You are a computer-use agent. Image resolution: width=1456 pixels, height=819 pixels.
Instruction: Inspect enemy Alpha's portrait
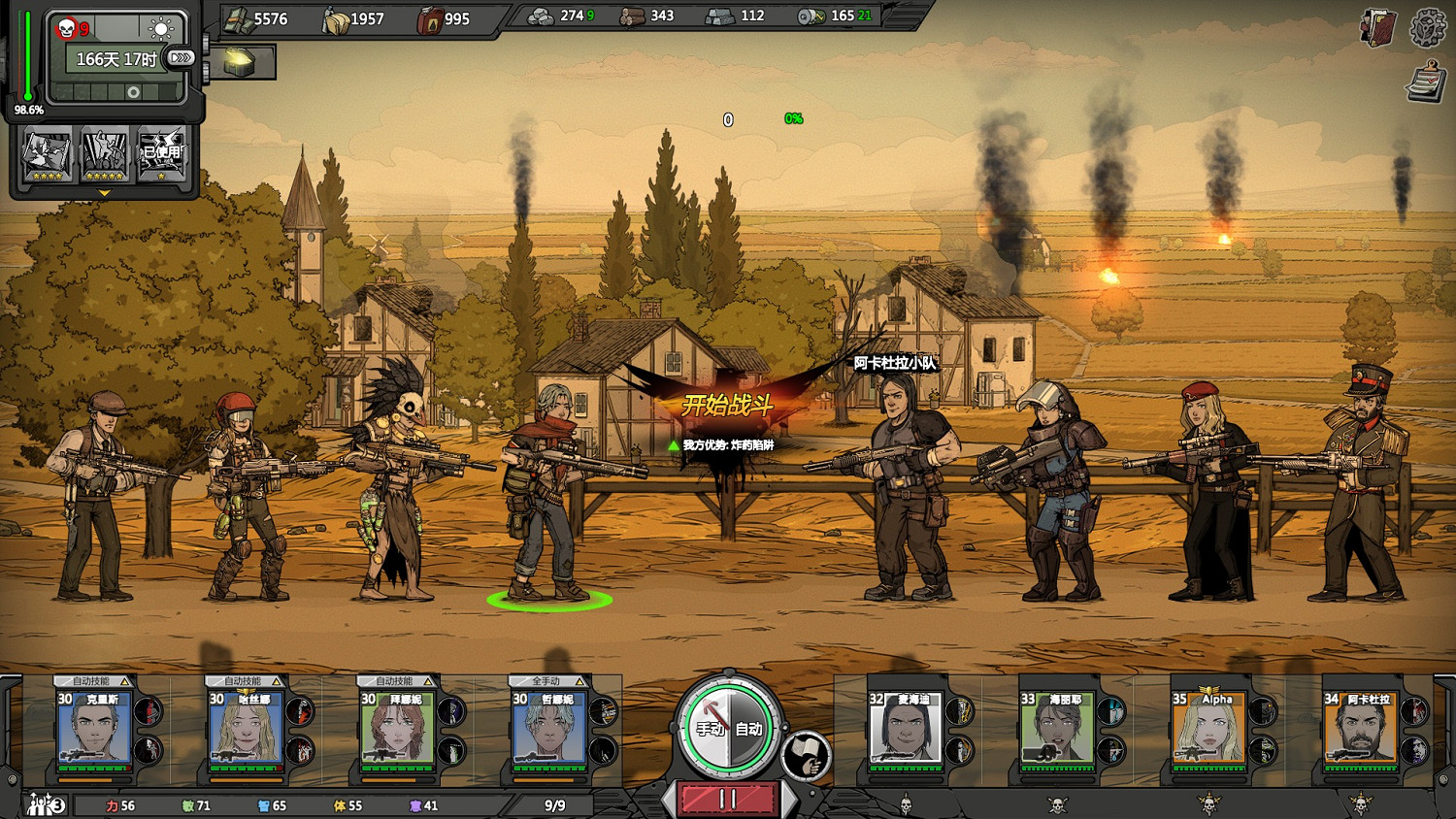[x=1208, y=728]
